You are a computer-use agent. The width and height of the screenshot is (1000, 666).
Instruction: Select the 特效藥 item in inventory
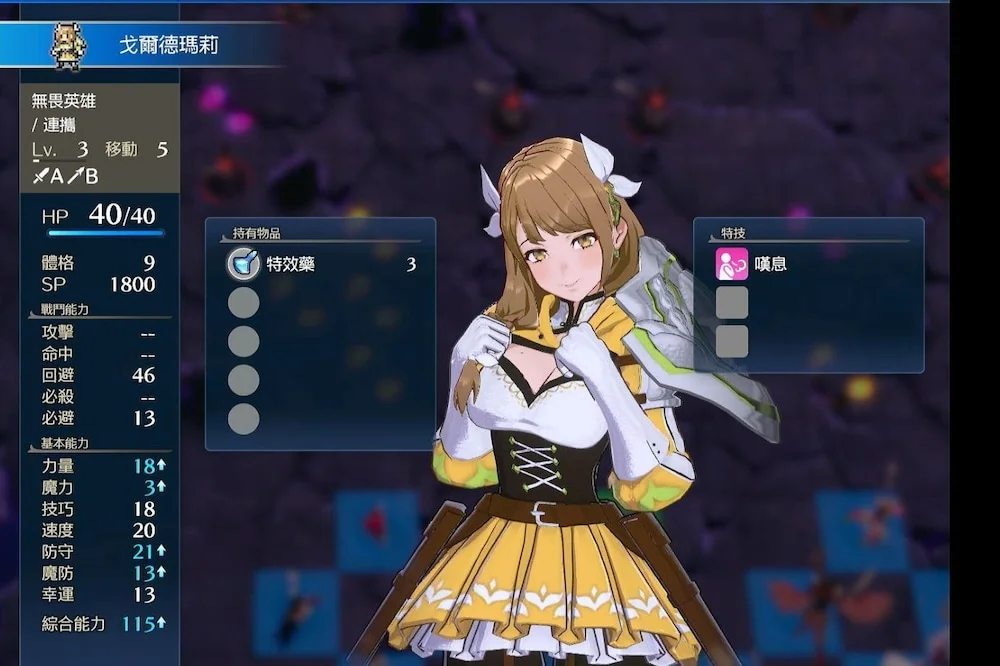click(291, 265)
